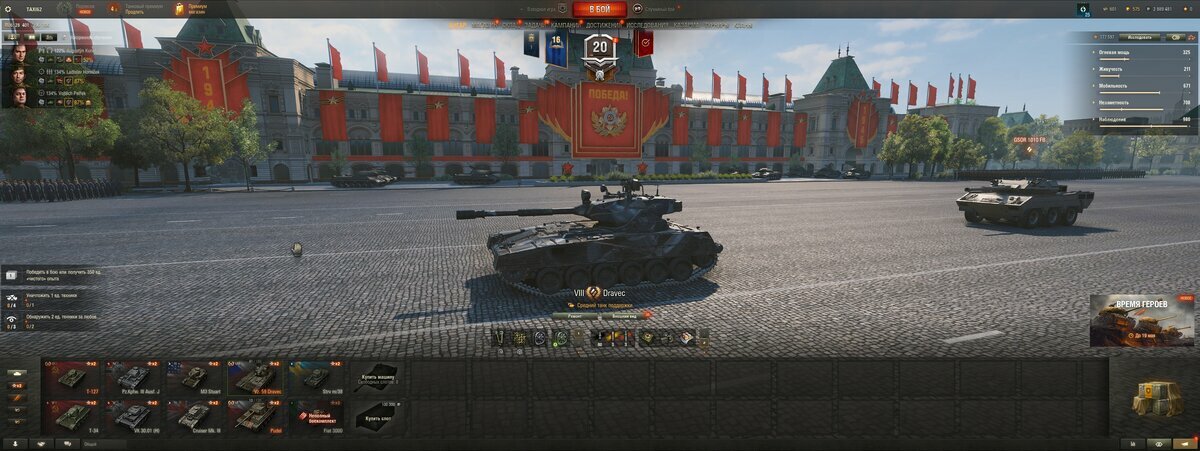Open the Премиум магазин premium shop
This screenshot has height=451, width=1200.
click(x=193, y=9)
